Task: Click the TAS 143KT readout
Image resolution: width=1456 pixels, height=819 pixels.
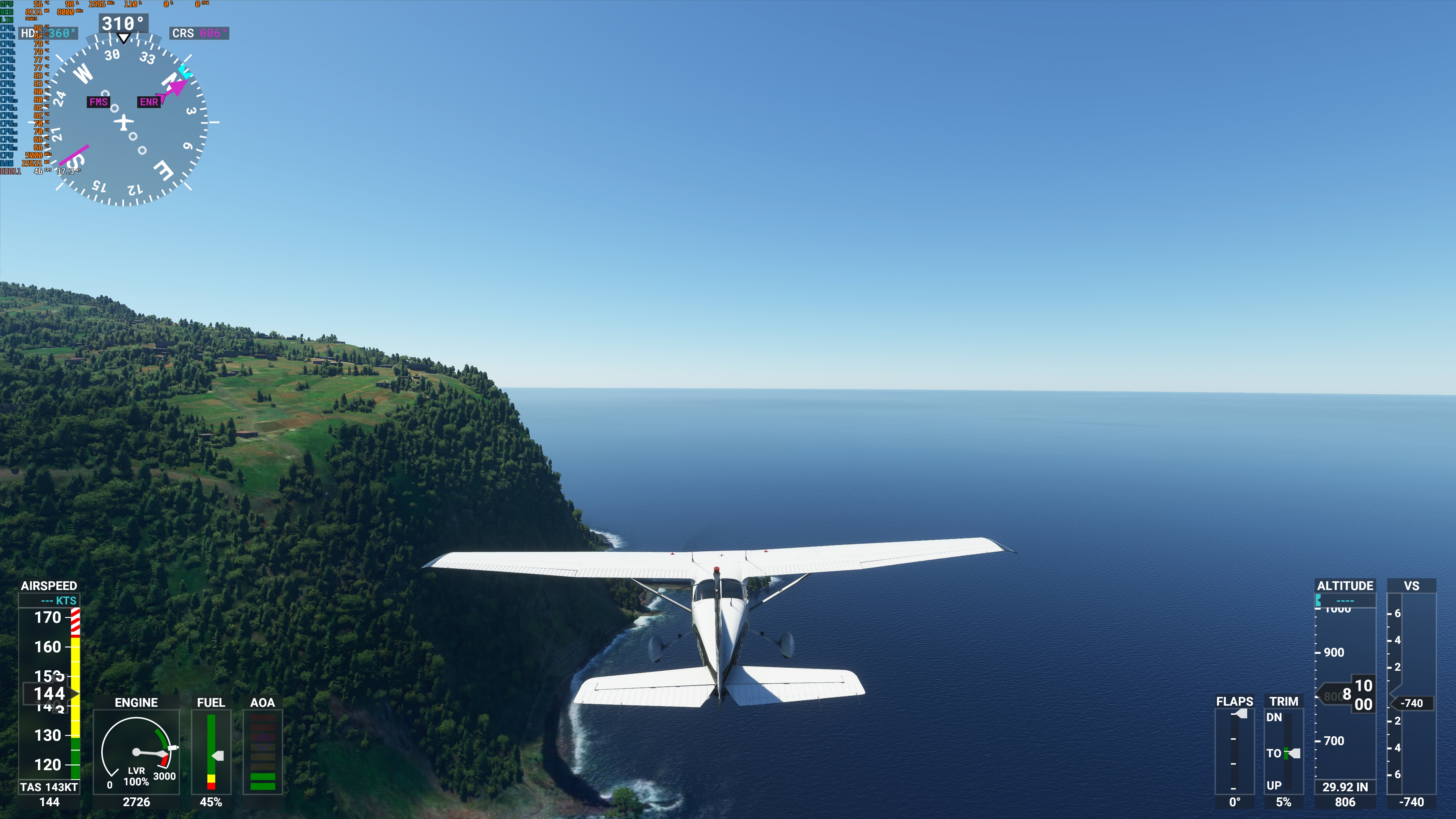Action: [50, 786]
